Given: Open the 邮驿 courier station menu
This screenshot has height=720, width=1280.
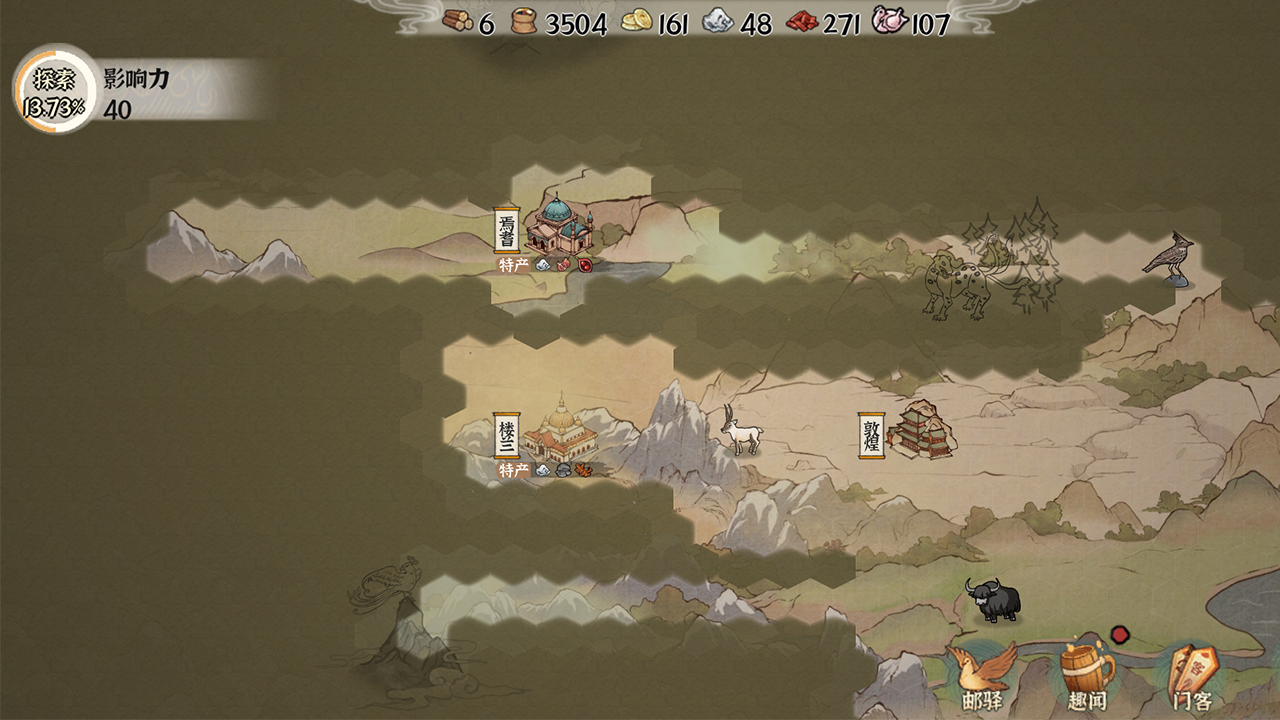Looking at the screenshot, I should [x=981, y=677].
